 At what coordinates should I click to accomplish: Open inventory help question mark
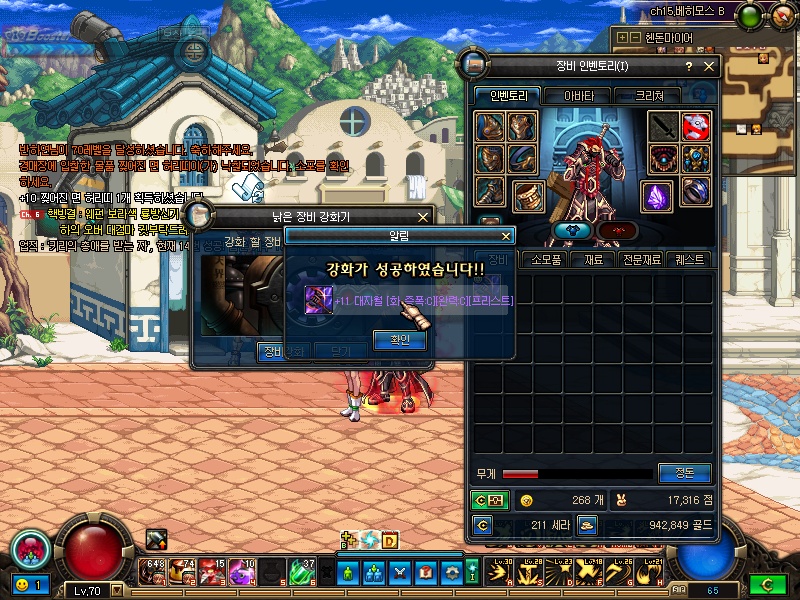coord(688,66)
